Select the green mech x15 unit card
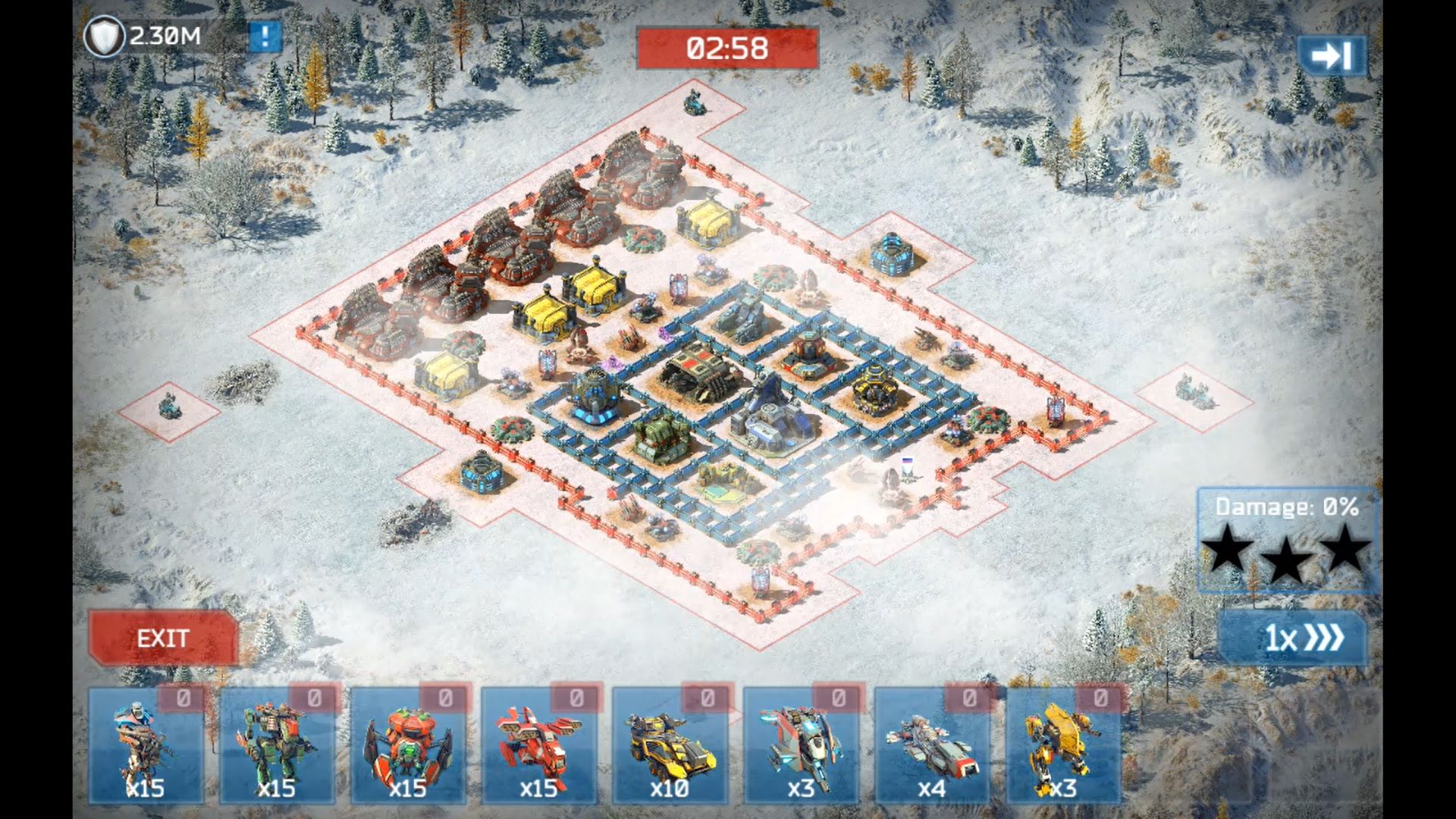Viewport: 1456px width, 819px height. click(x=277, y=746)
